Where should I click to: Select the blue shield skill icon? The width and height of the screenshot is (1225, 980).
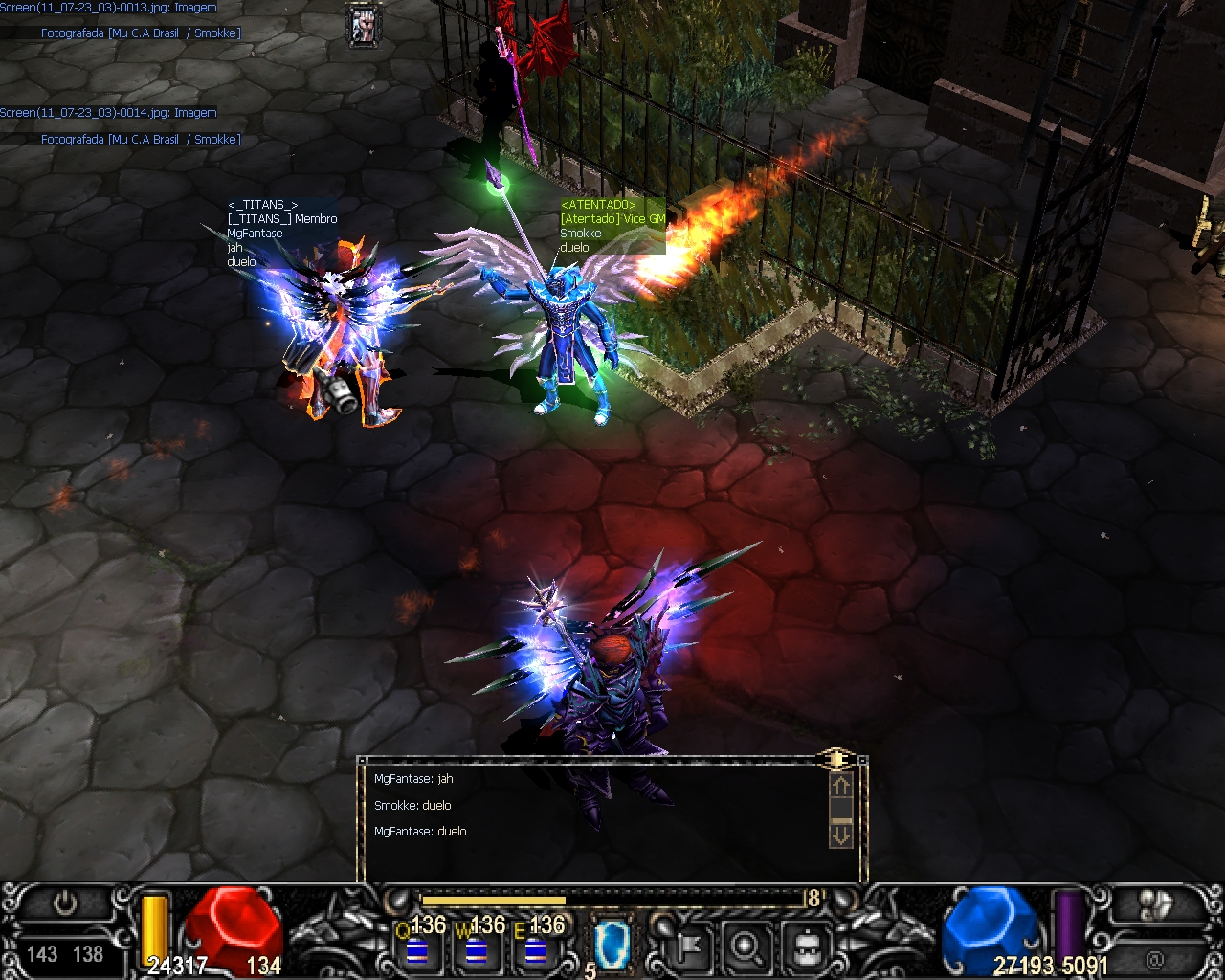click(610, 944)
